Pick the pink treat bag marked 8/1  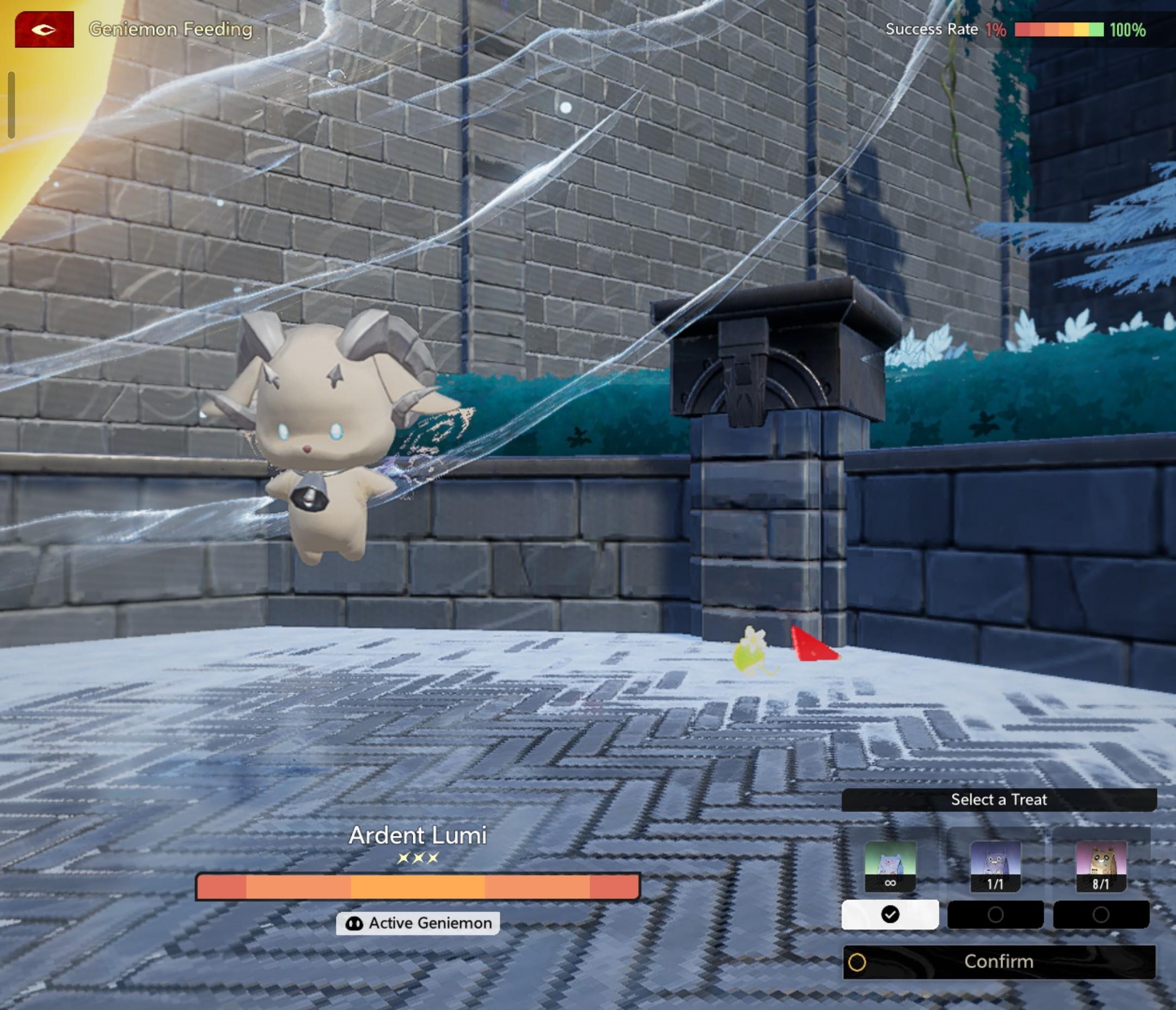click(1100, 866)
